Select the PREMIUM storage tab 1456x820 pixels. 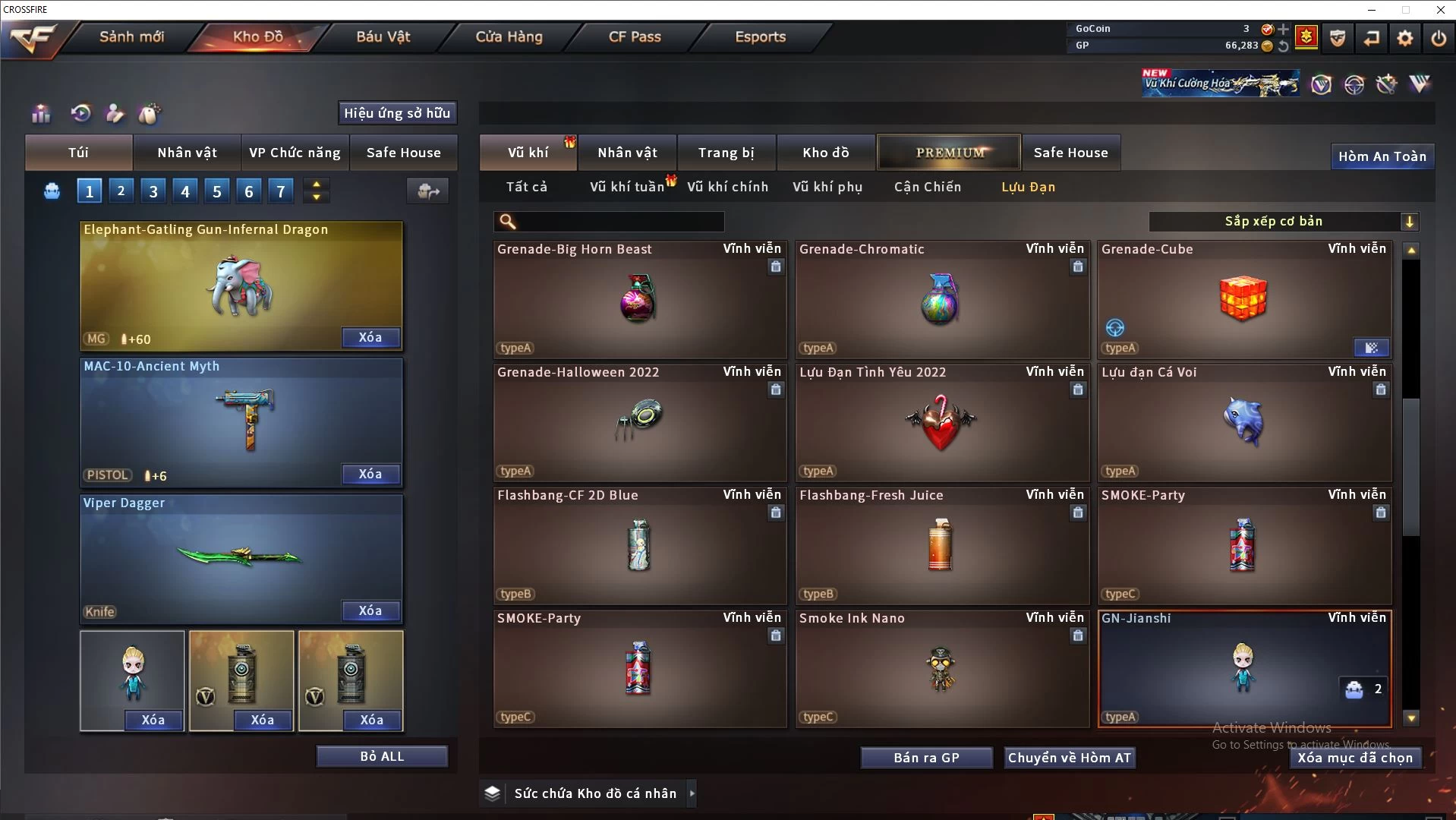click(x=950, y=153)
